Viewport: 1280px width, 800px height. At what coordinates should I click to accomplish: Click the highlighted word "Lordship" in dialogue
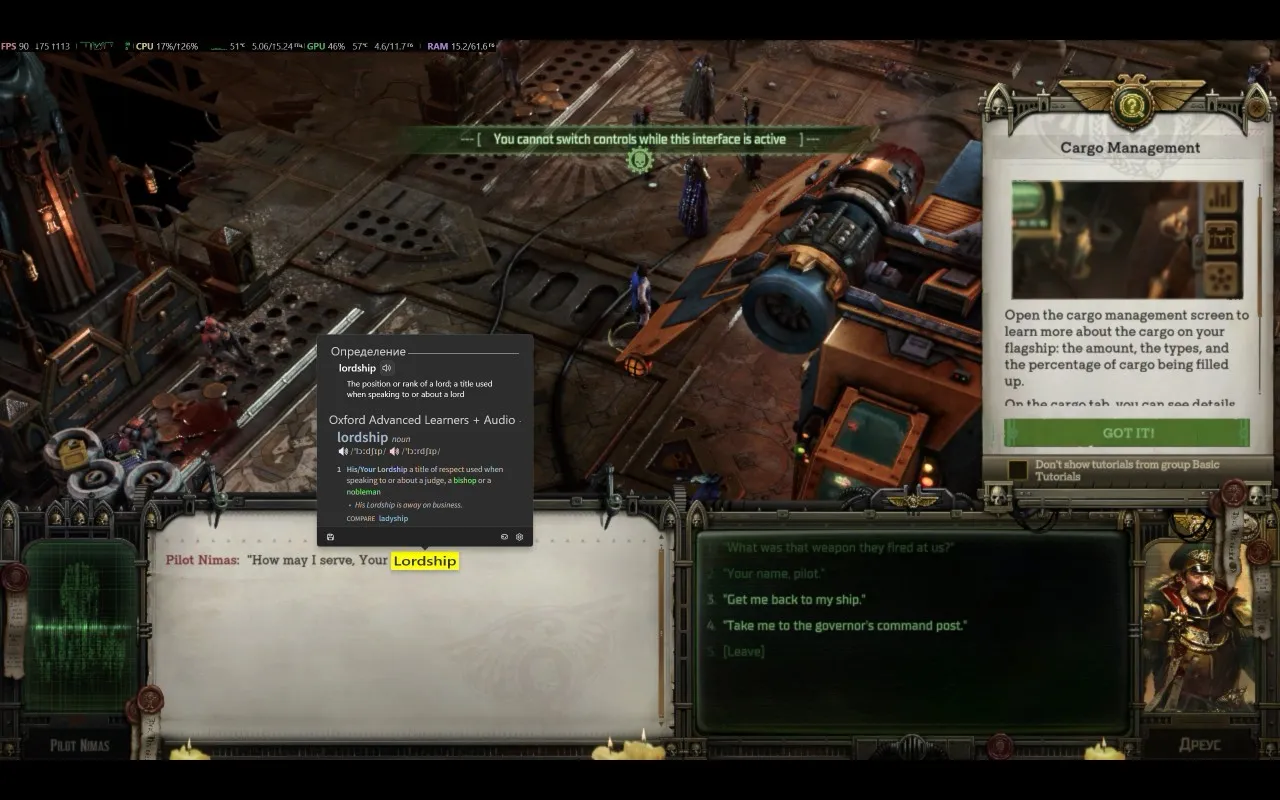pyautogui.click(x=424, y=561)
